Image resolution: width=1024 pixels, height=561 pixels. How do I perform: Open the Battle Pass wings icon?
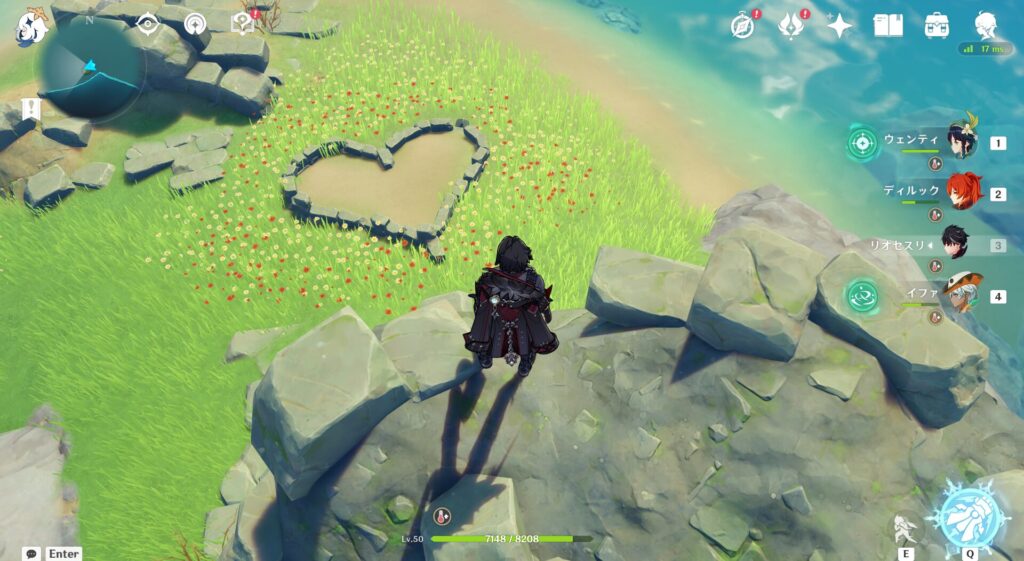(x=791, y=25)
